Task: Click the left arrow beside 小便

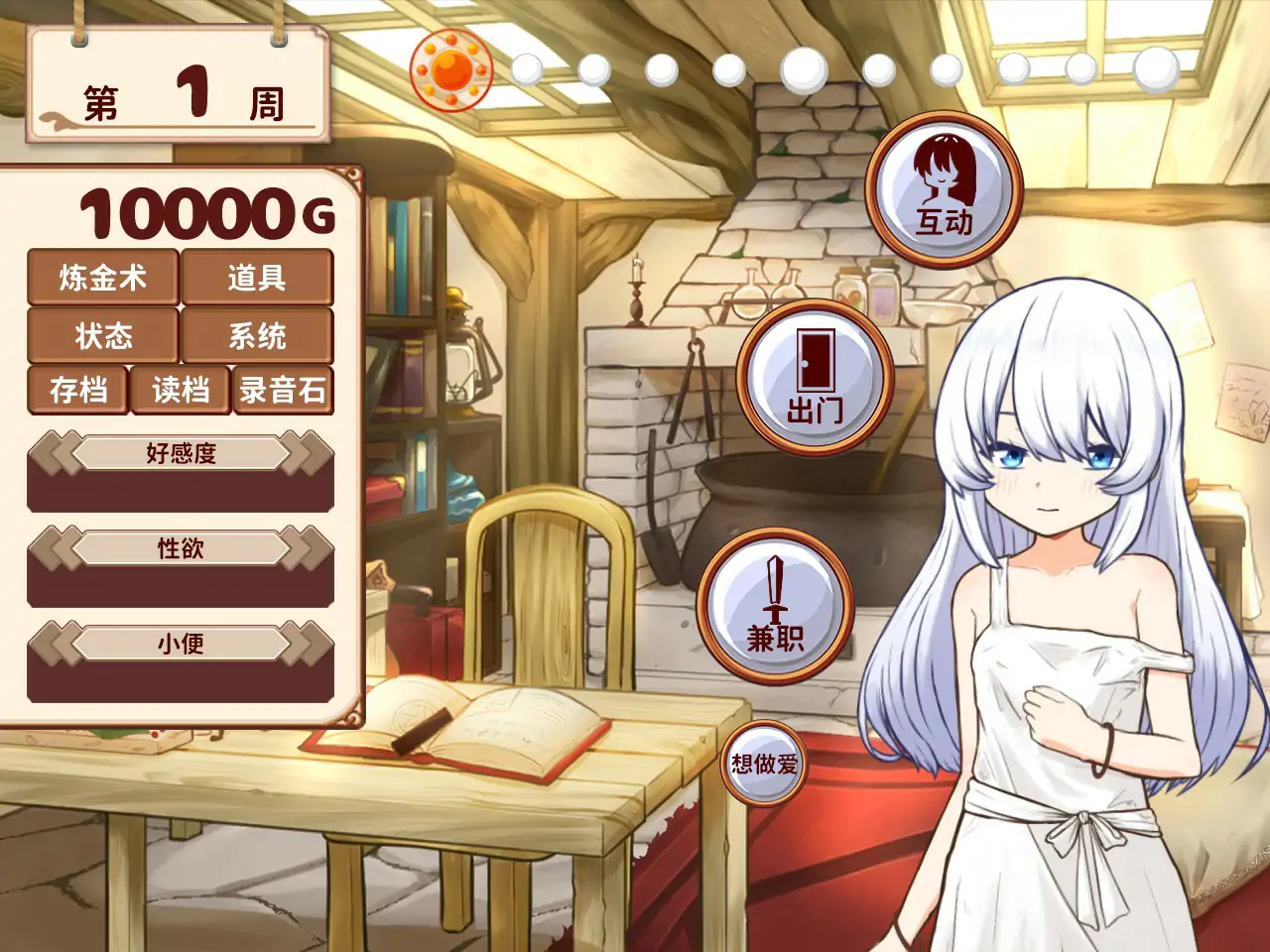Action: pyautogui.click(x=53, y=643)
